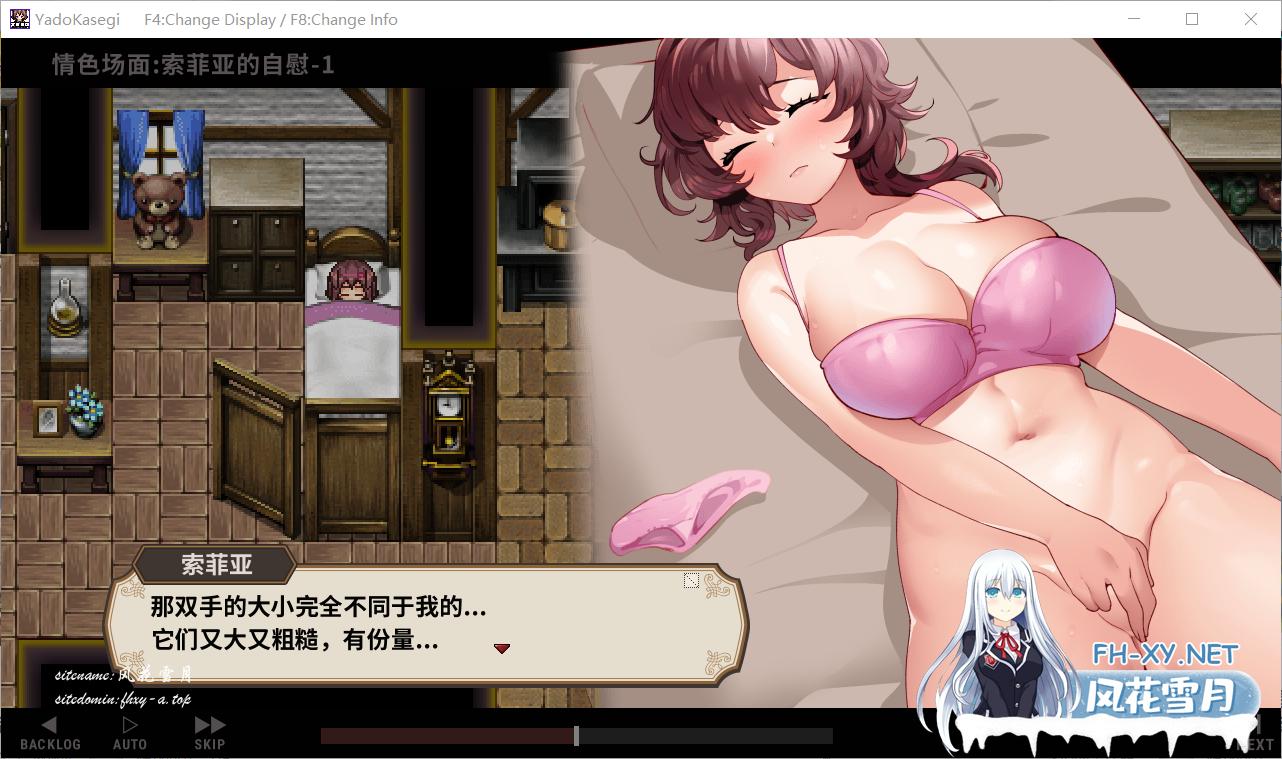Viewport: 1282px width, 759px height.
Task: Toggle fast-forward by clicking the SKIP label
Action: 208,744
